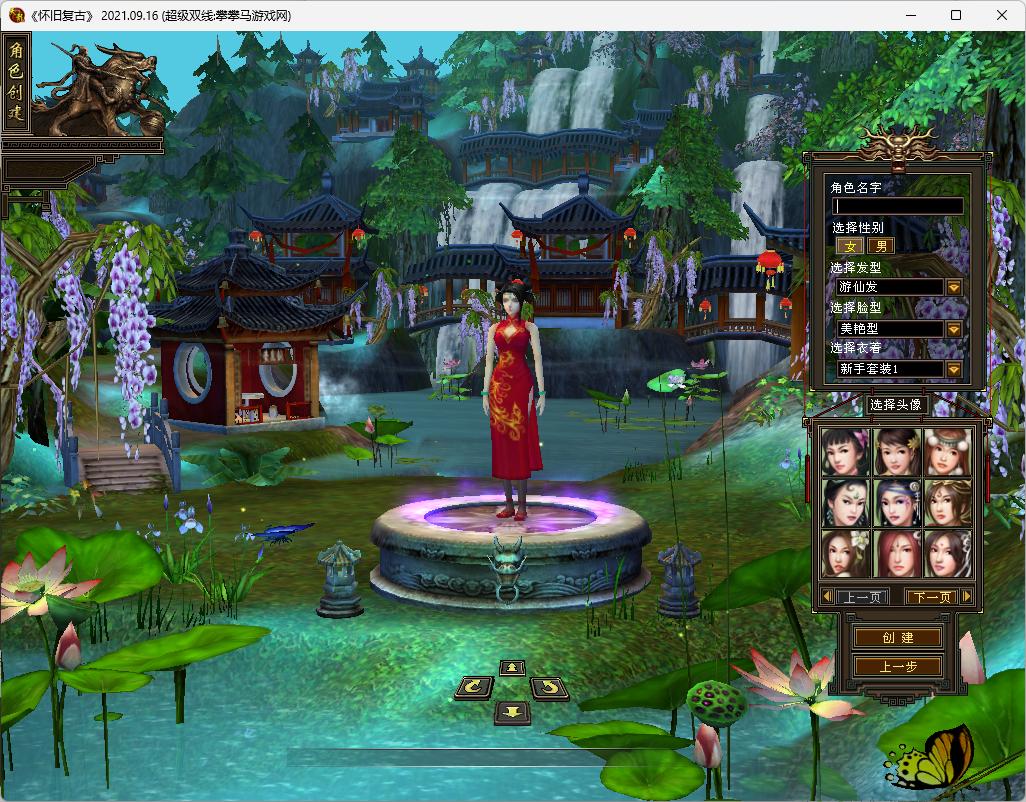Screen dimensions: 1026x802
Task: Open the 选择发型 hairstyle dropdown
Action: [953, 287]
